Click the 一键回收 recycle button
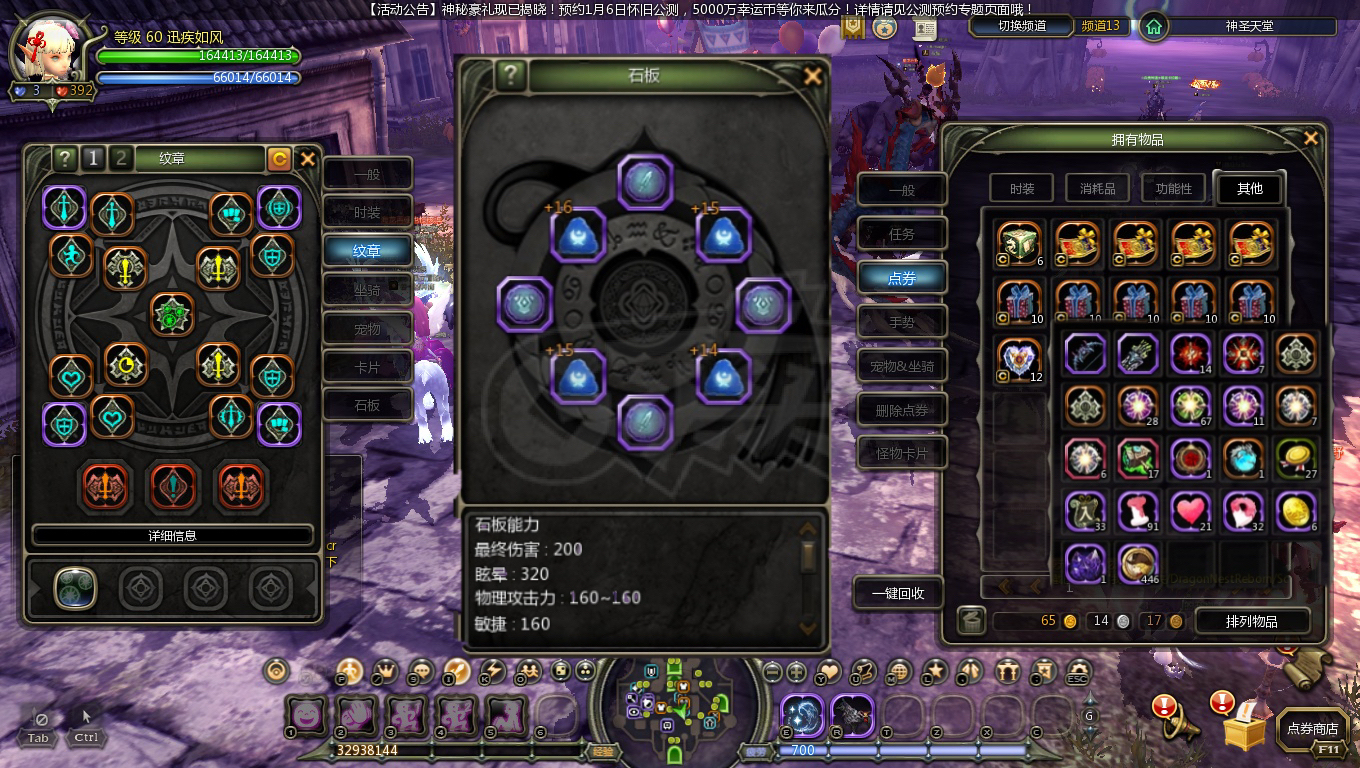The width and height of the screenshot is (1360, 768). (x=898, y=593)
